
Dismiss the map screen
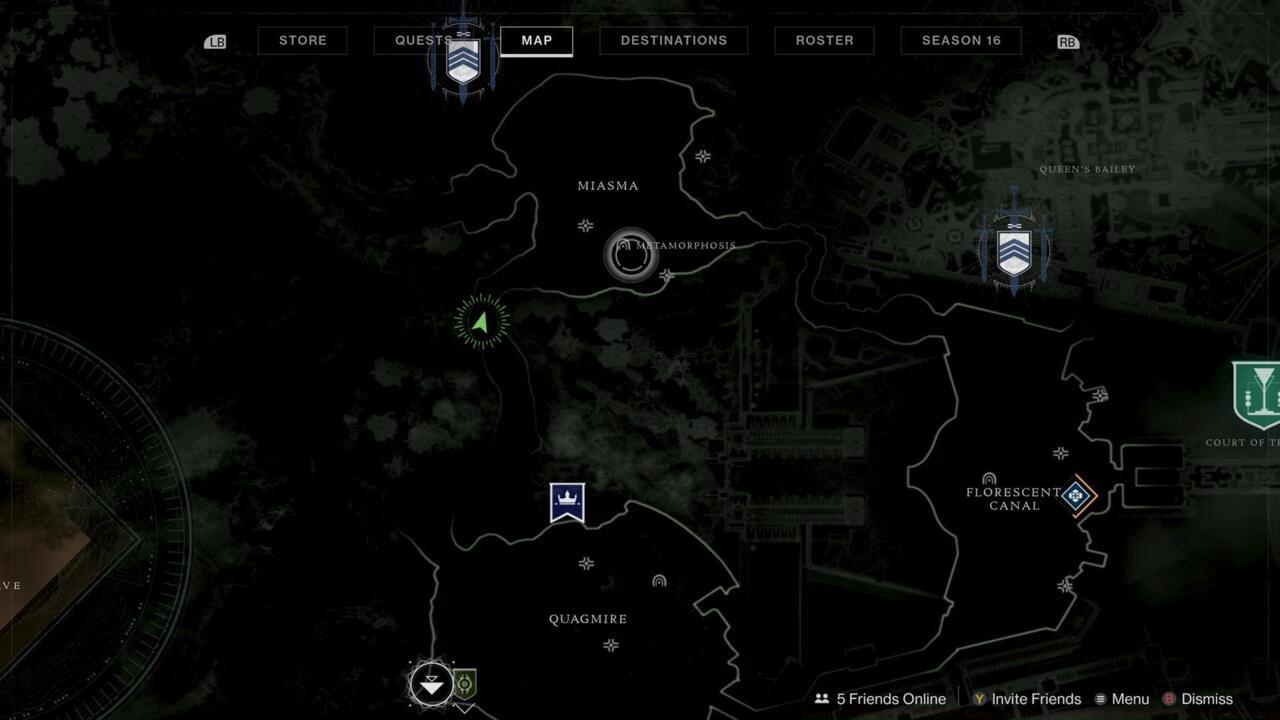coord(1204,699)
